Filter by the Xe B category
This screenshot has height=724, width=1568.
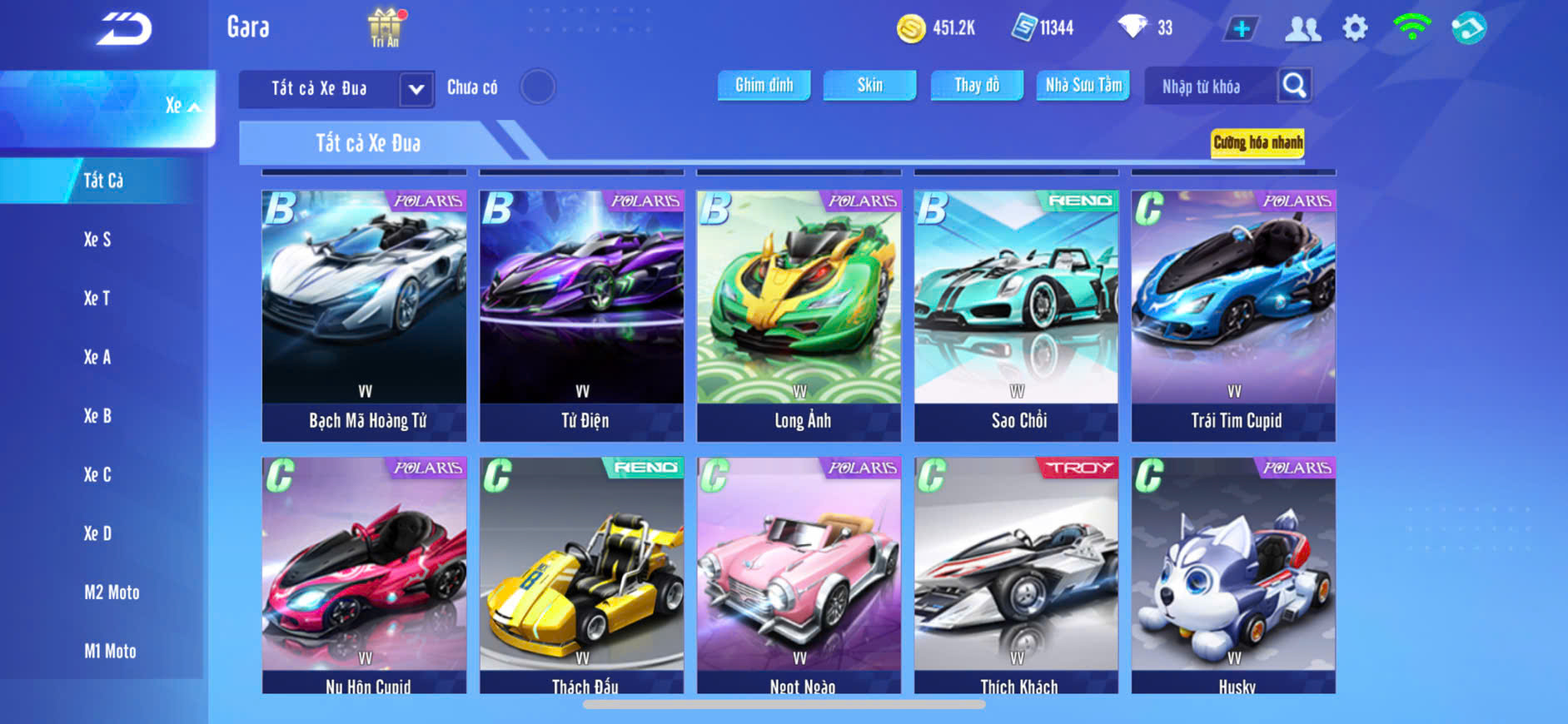97,416
